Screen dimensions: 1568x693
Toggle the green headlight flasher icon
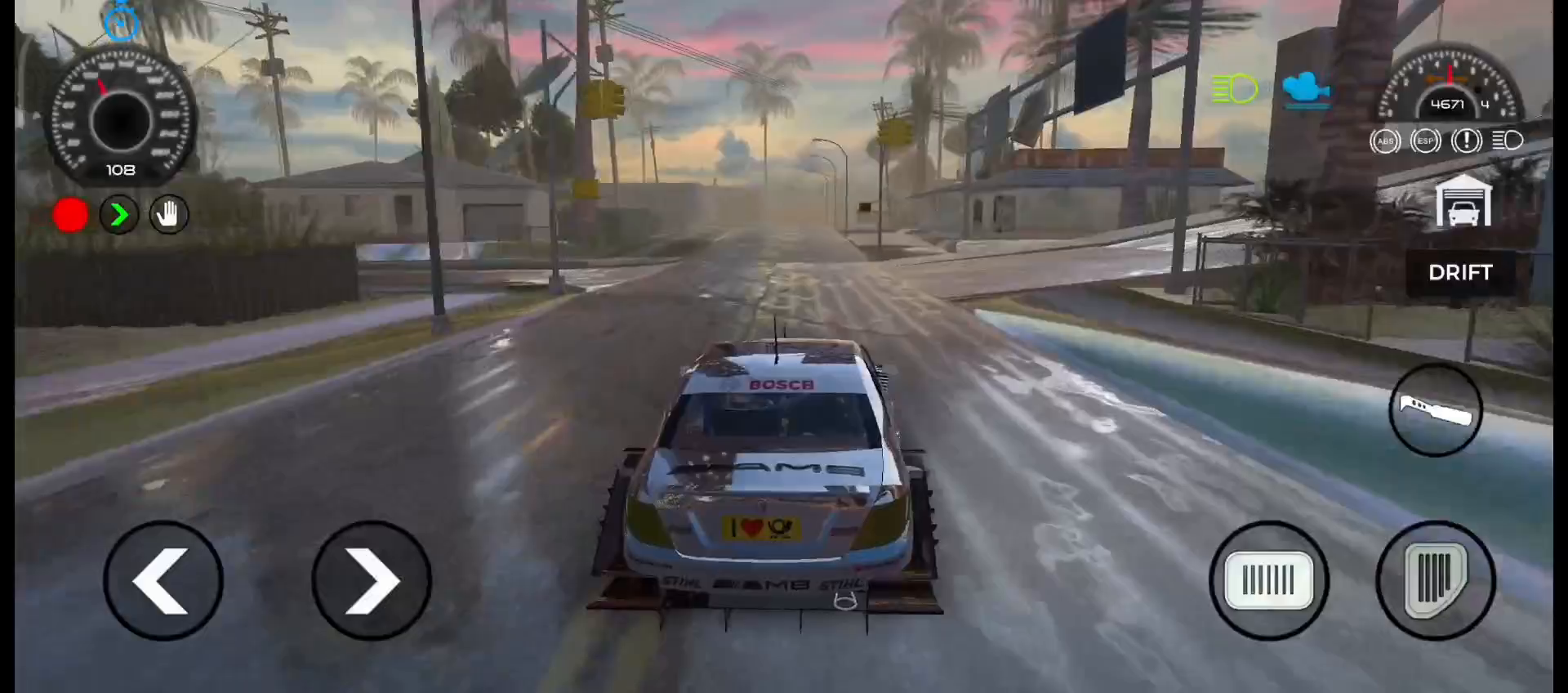(x=1233, y=87)
